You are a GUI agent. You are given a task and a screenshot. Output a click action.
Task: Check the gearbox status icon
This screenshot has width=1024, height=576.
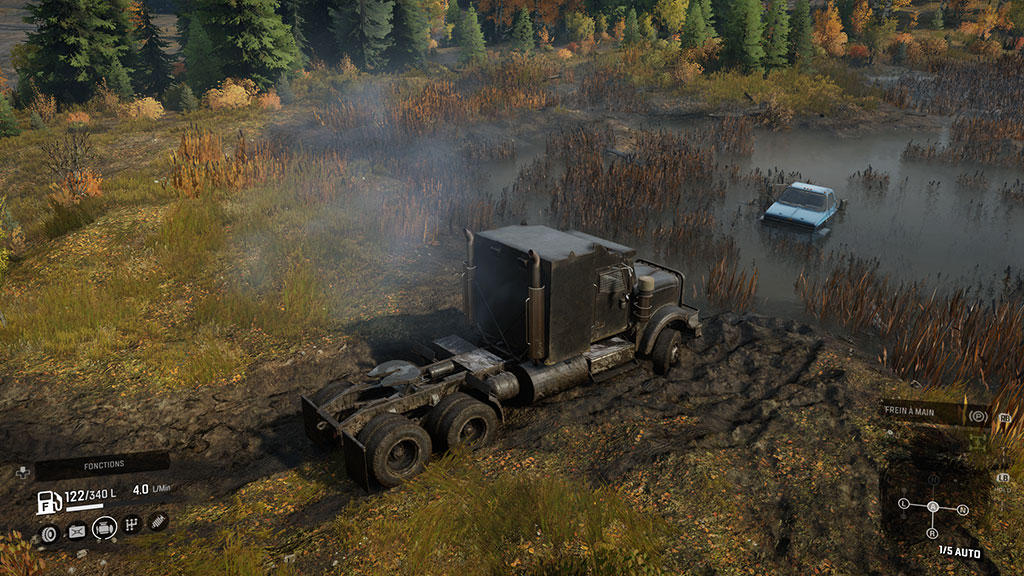point(131,524)
